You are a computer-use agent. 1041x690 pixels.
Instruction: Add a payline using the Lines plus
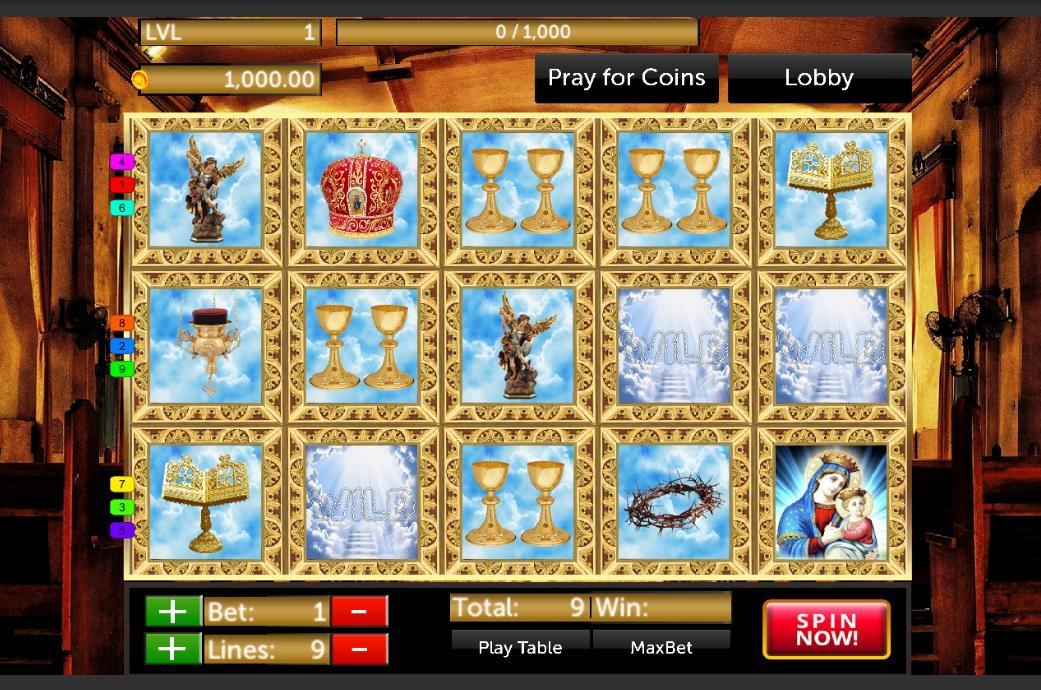[x=172, y=649]
